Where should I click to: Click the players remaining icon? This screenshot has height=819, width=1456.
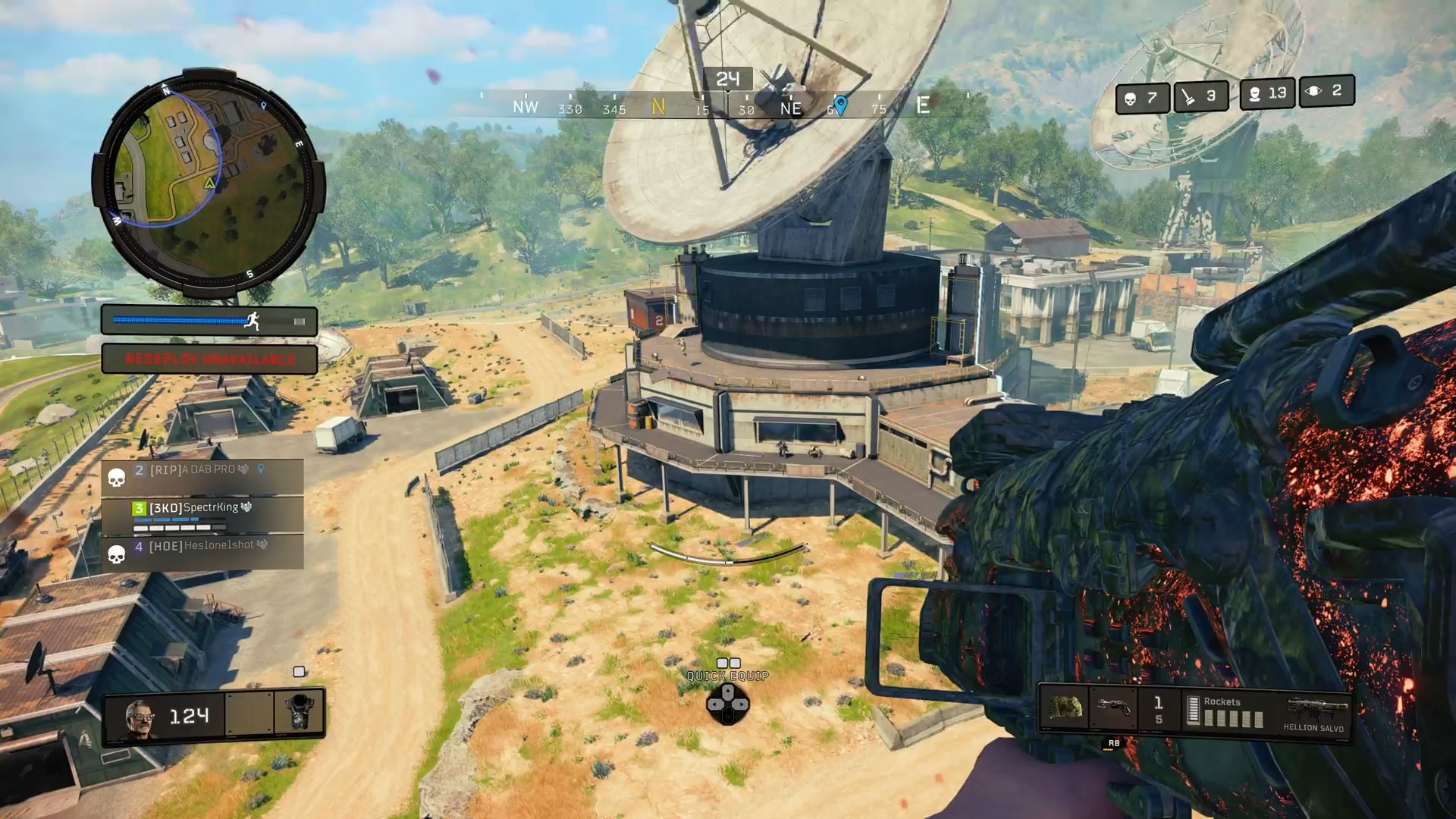point(1254,94)
